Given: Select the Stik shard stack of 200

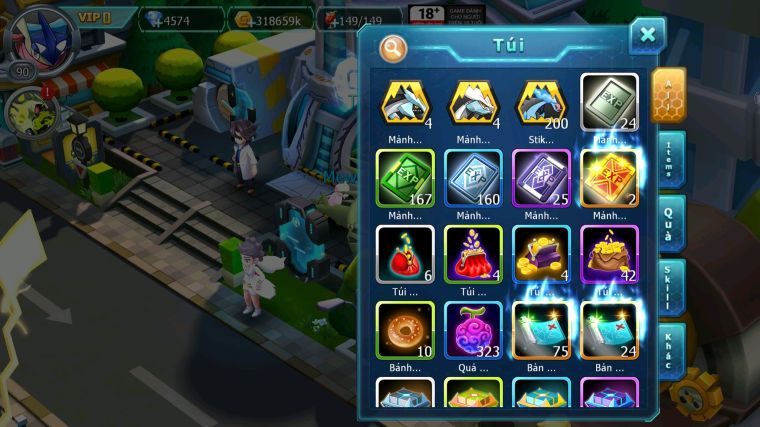Looking at the screenshot, I should [541, 102].
